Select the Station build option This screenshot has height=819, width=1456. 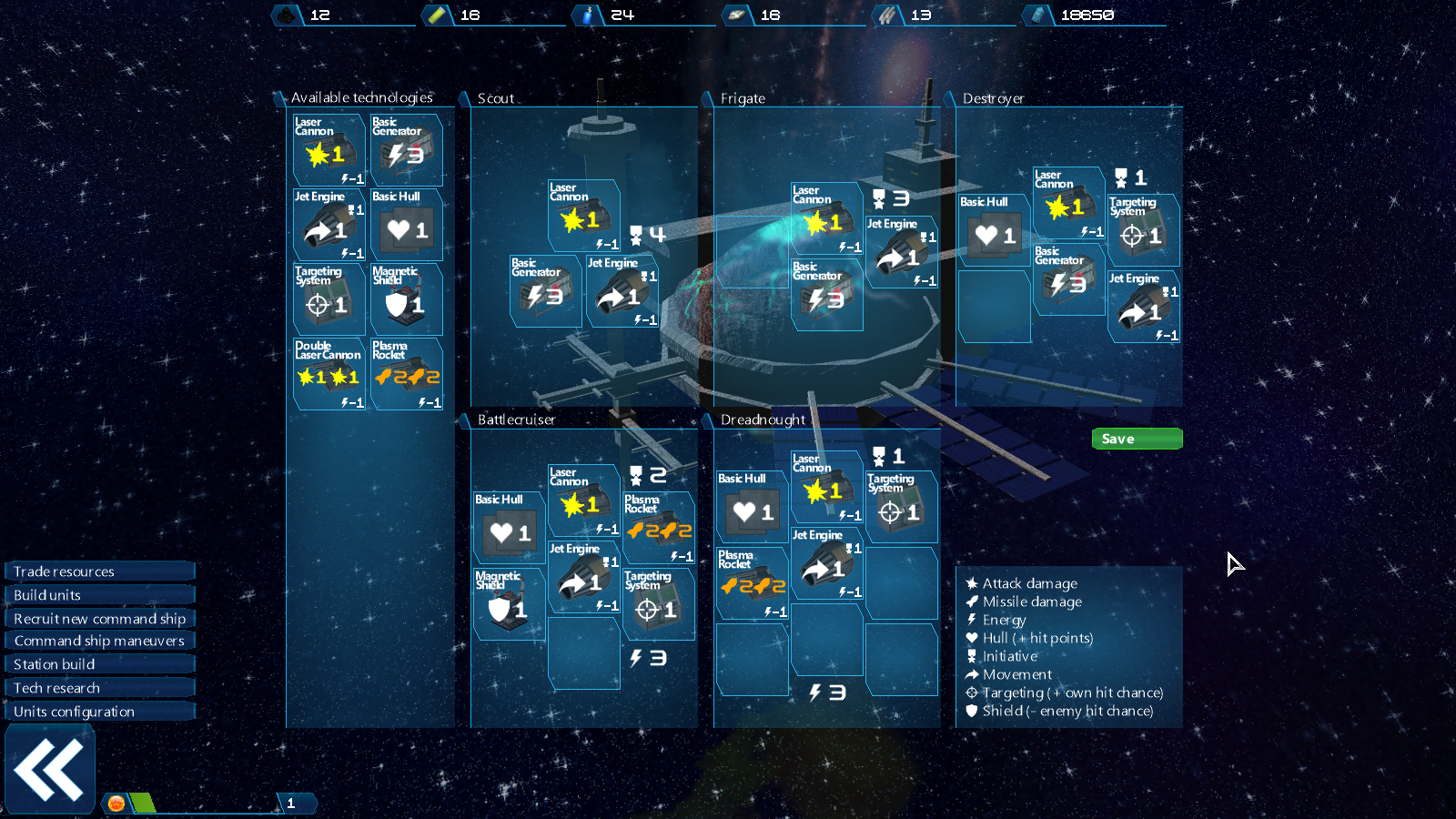[x=100, y=664]
